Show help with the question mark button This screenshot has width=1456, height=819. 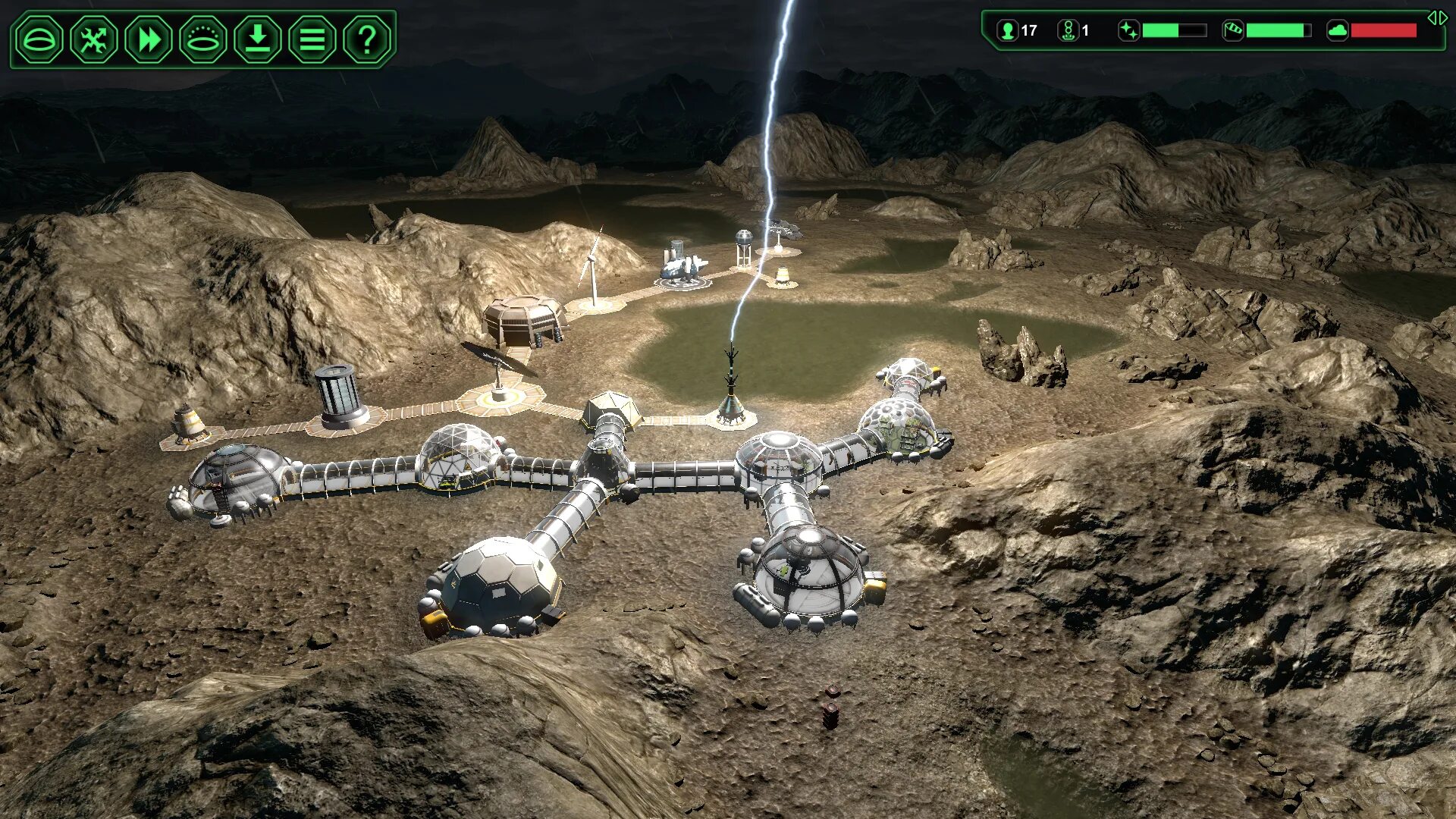pyautogui.click(x=367, y=39)
